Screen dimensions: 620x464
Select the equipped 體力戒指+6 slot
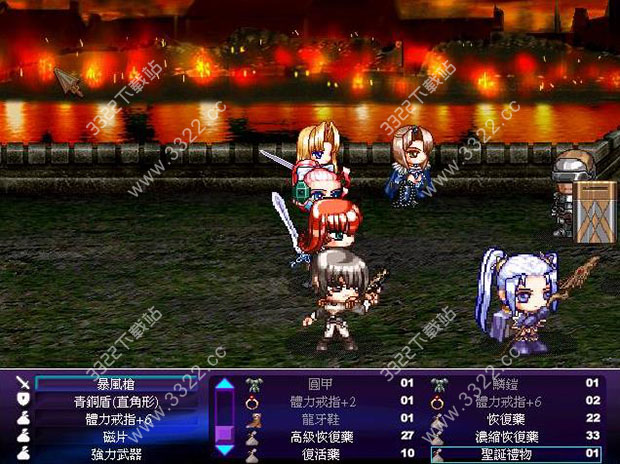[x=115, y=419]
